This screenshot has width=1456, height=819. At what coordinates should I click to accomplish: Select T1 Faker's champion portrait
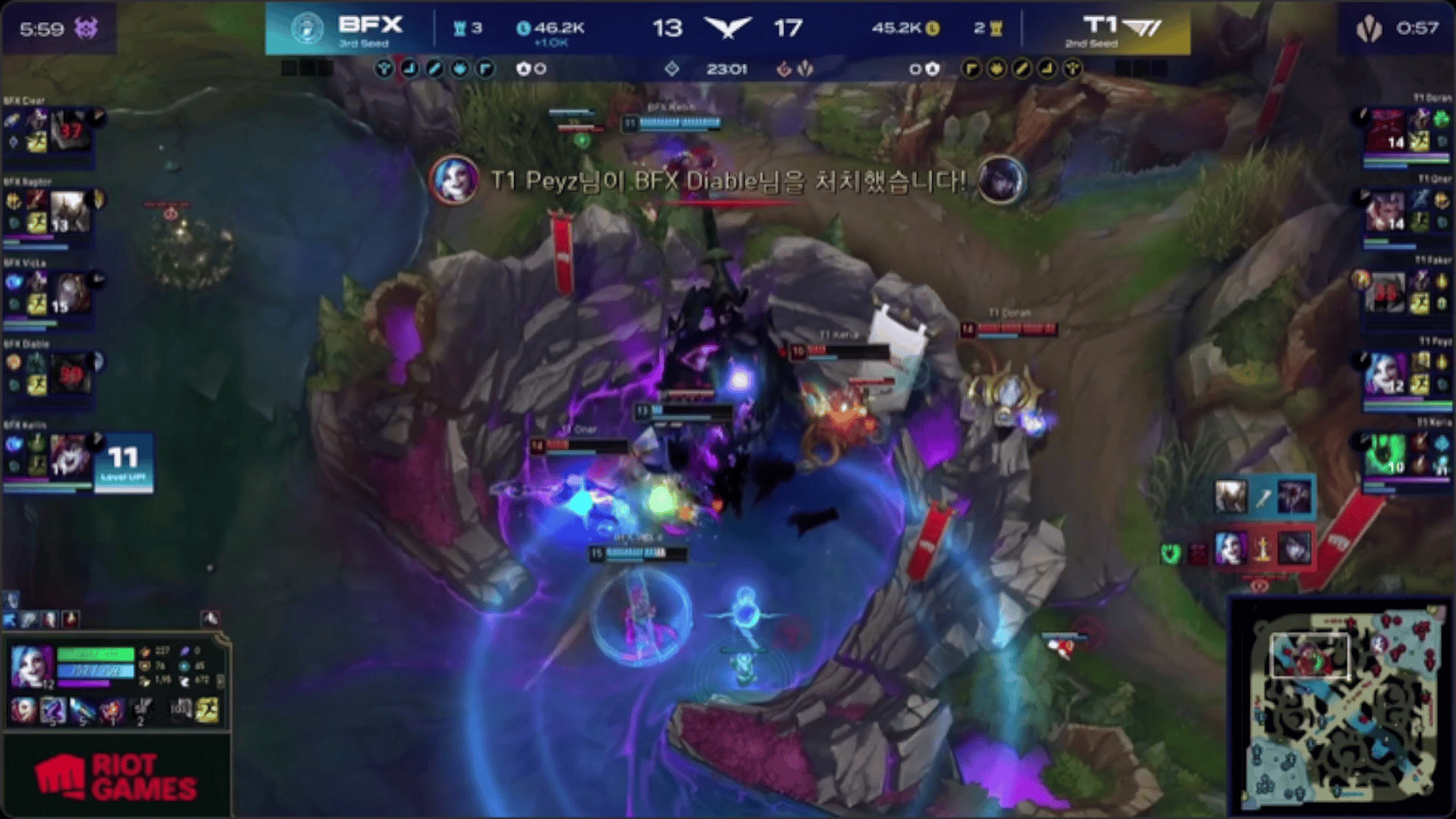(x=1385, y=293)
